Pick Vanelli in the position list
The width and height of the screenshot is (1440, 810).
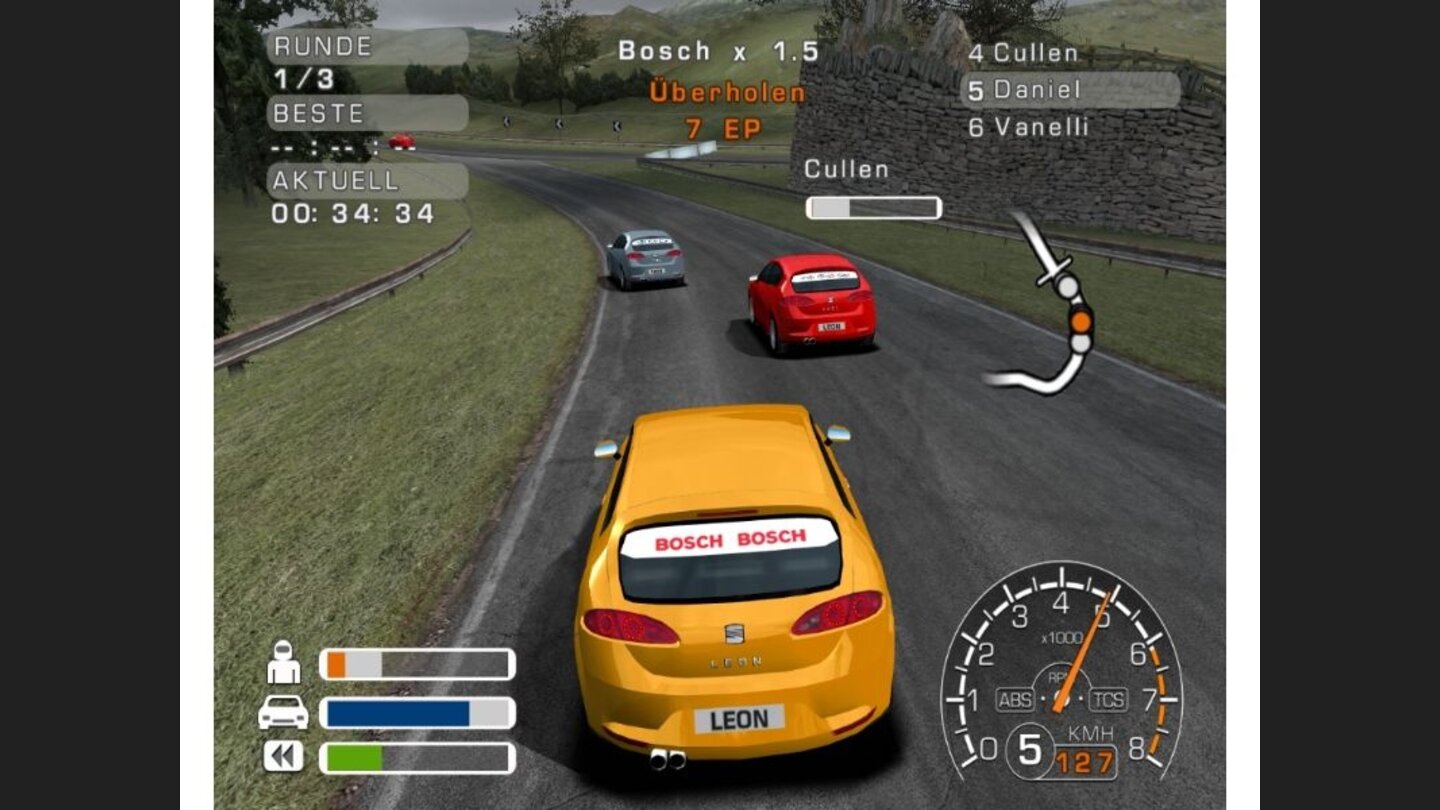[x=1028, y=127]
